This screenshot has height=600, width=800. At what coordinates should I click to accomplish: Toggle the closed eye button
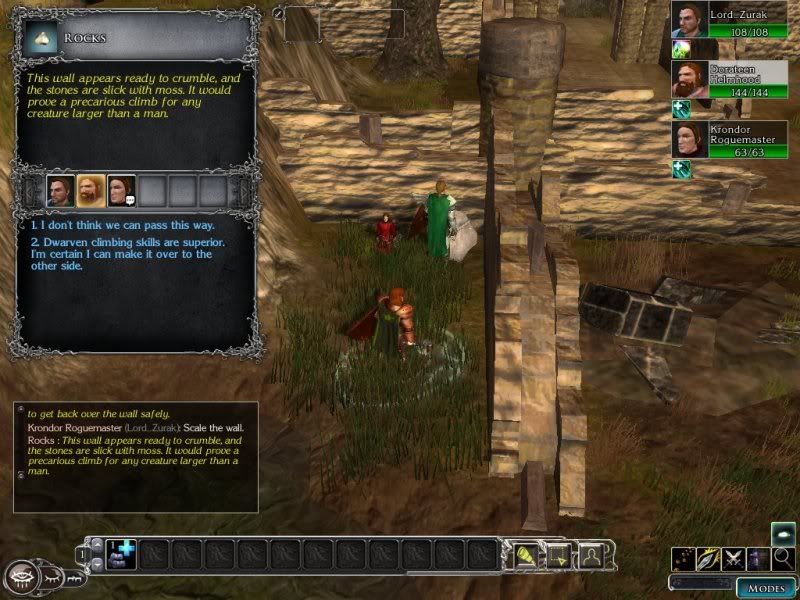tap(51, 577)
